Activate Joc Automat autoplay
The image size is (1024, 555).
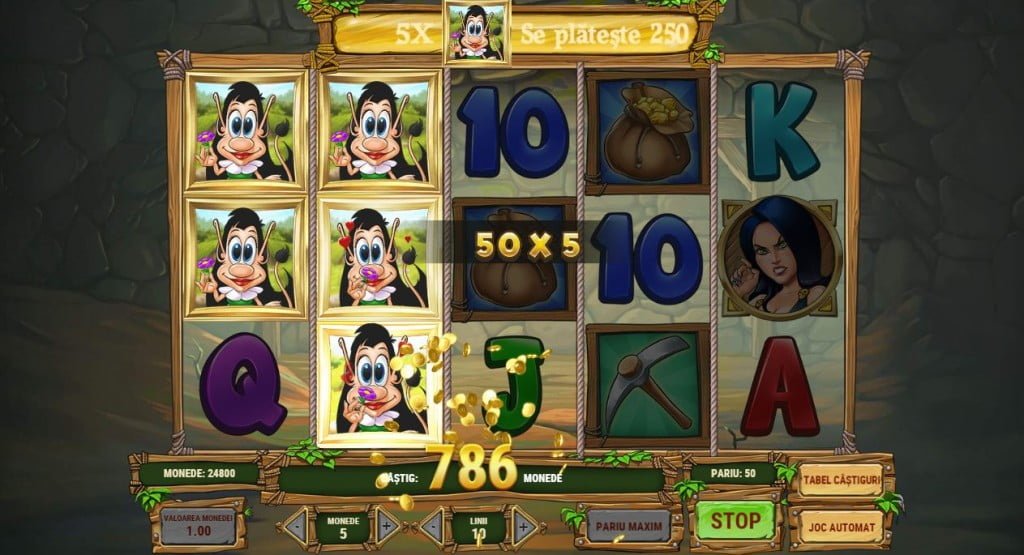coord(841,525)
